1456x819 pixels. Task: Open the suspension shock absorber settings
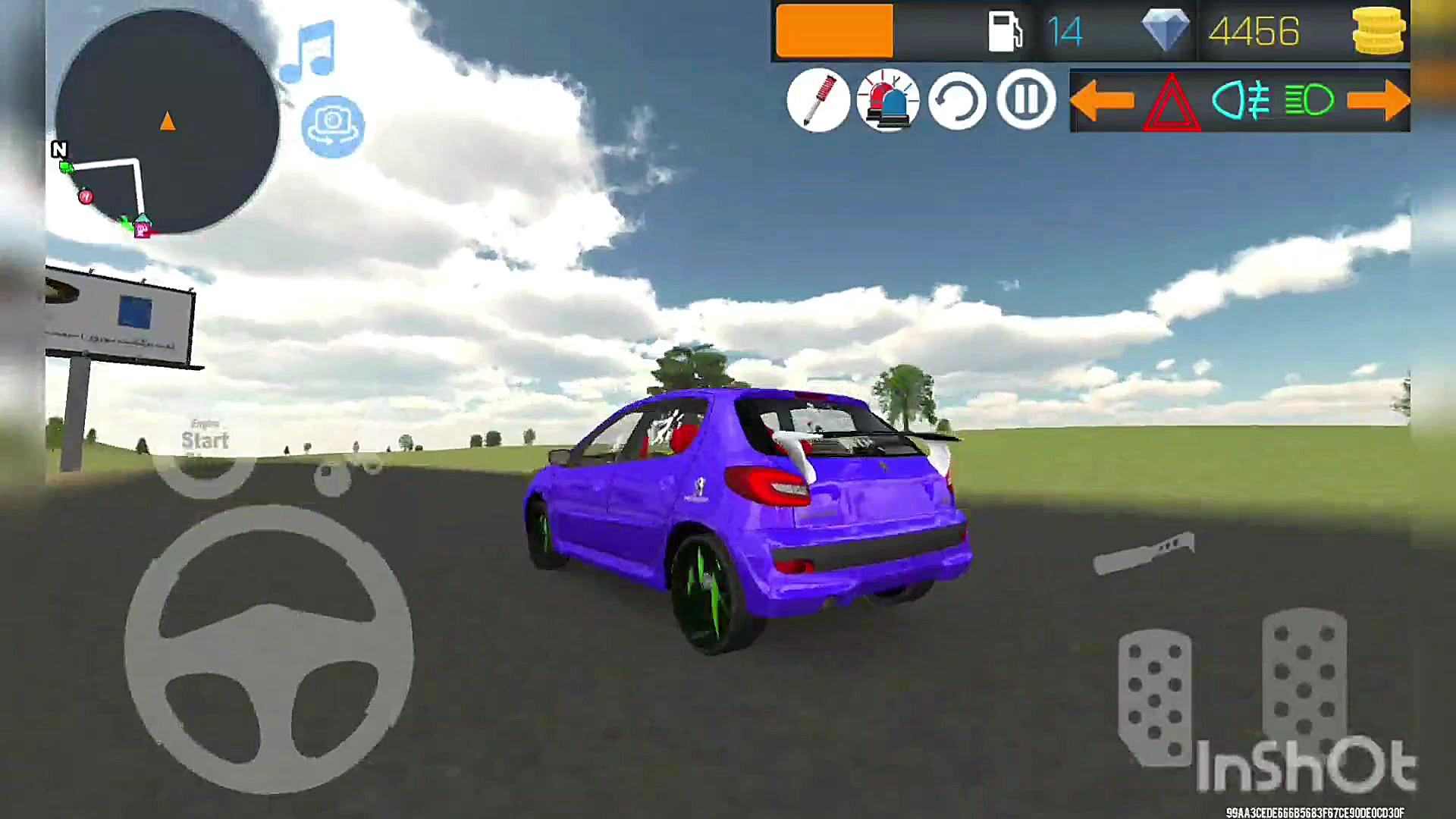[818, 100]
